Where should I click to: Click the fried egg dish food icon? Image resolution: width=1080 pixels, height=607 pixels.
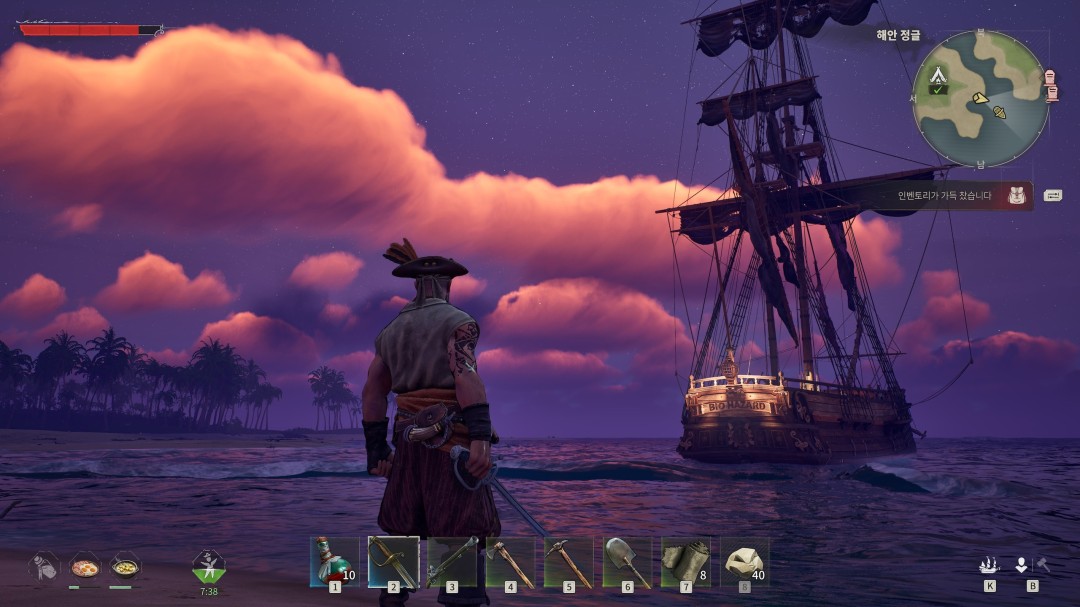[84, 567]
